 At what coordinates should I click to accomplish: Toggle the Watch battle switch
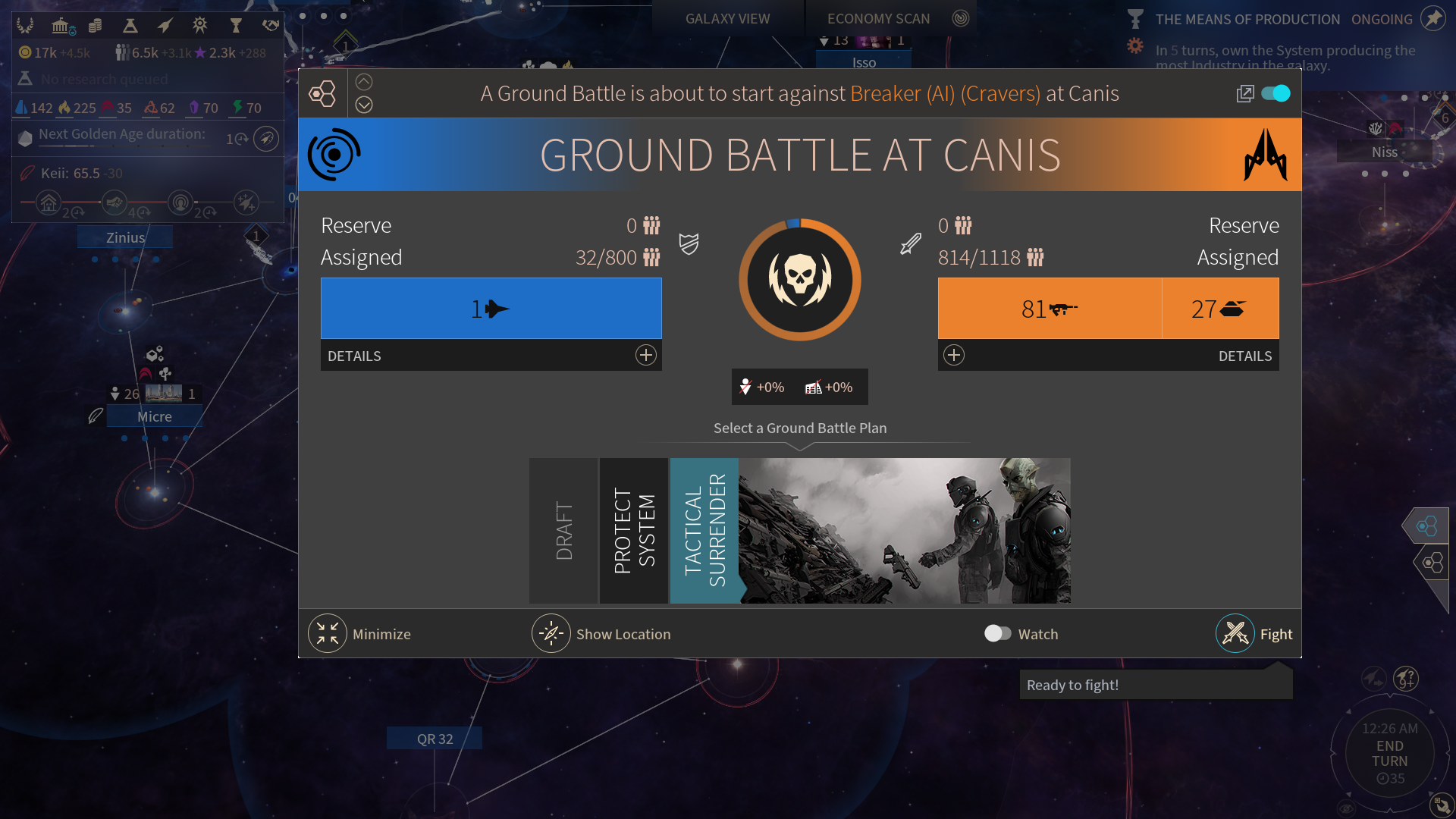[x=997, y=634]
